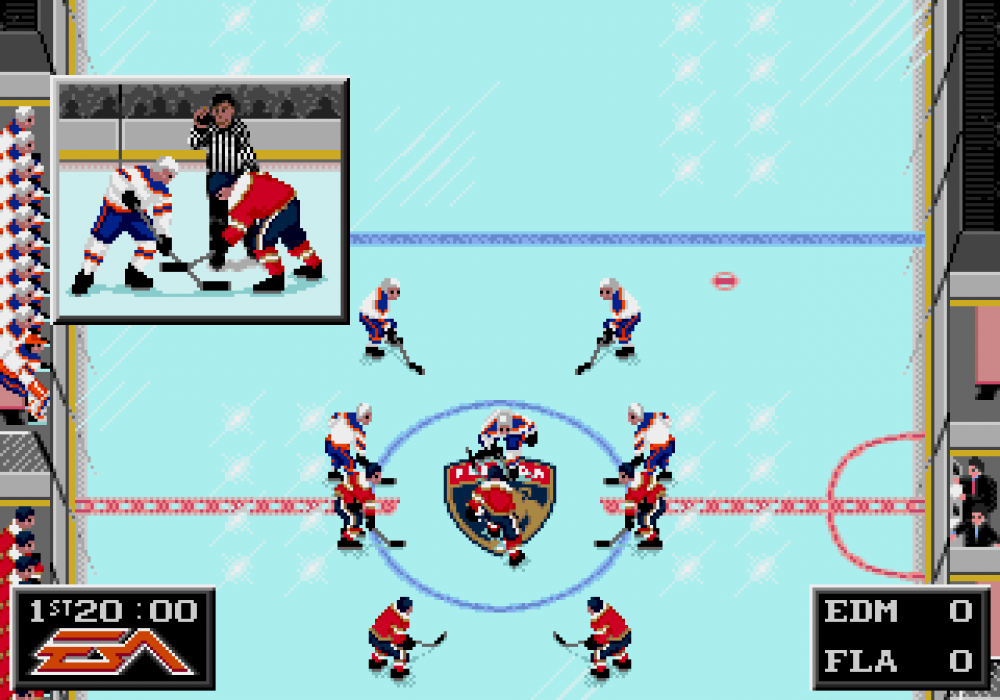Click the face-off close-up inset window
This screenshot has width=1000, height=700.
click(200, 200)
